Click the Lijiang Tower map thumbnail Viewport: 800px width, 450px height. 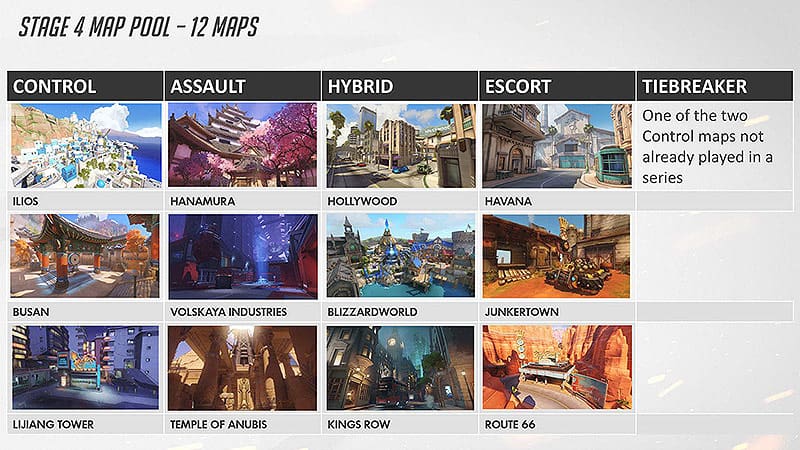85,368
